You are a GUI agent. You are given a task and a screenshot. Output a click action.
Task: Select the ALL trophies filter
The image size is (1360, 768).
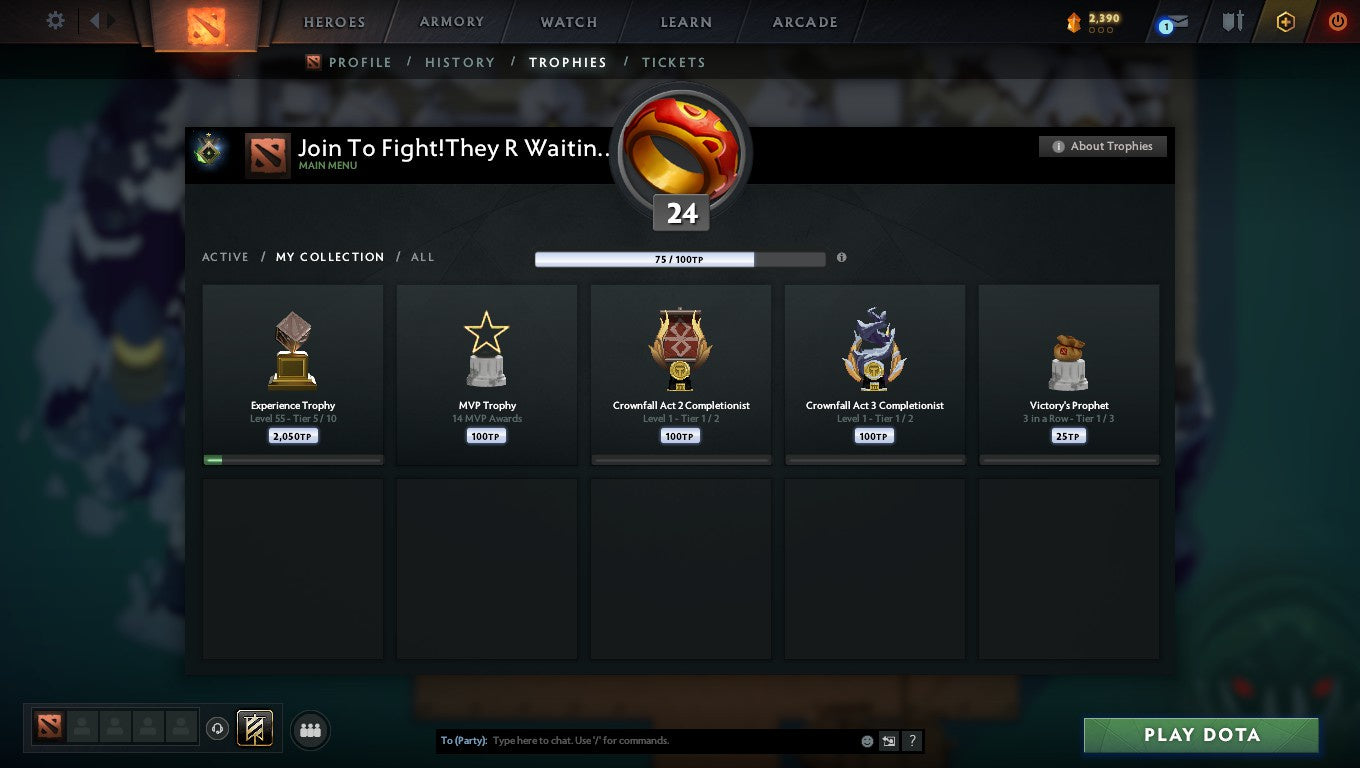coord(422,257)
